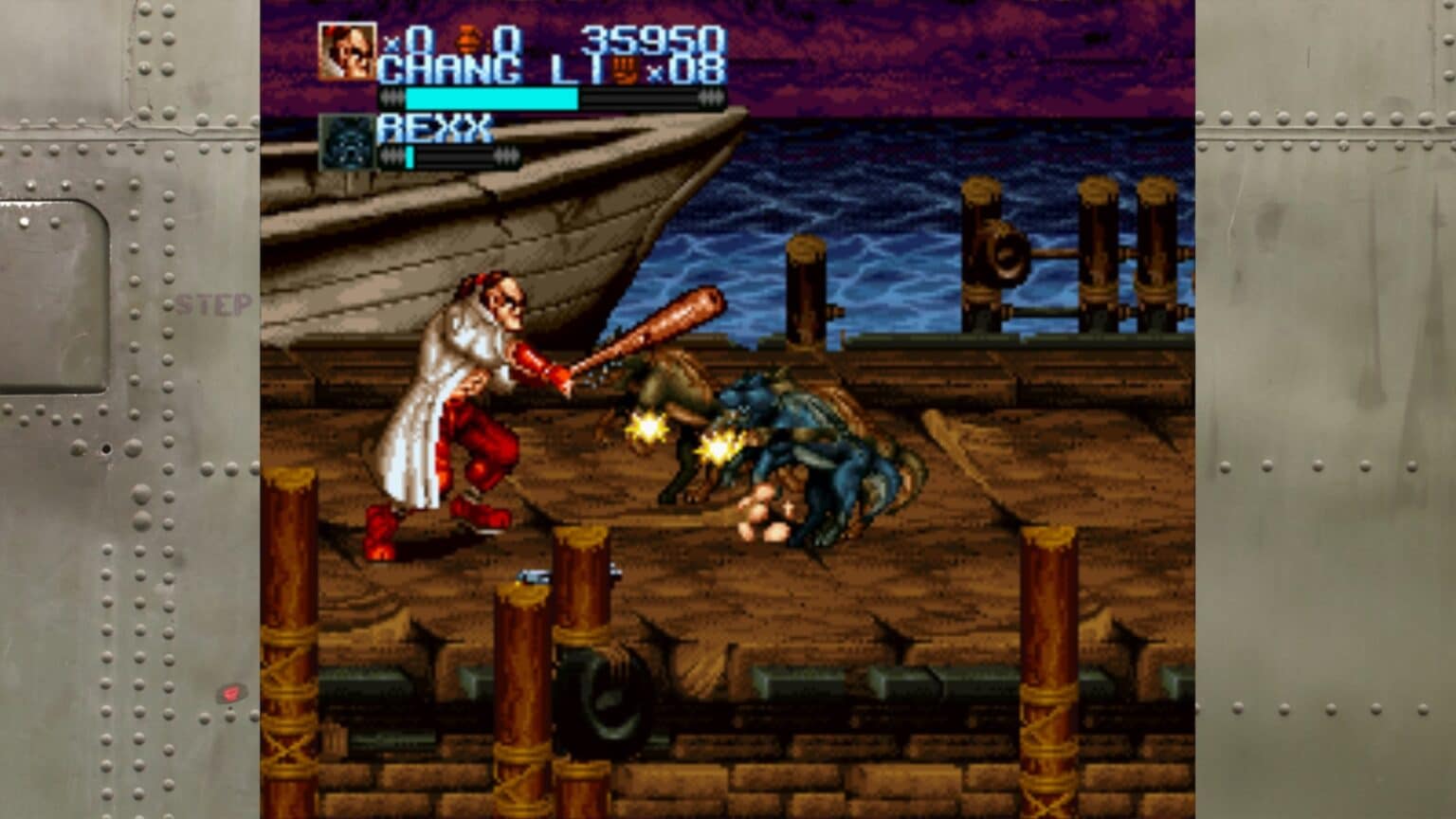Click the Rexx enemy portrait icon
The image size is (1456, 819).
click(347, 142)
